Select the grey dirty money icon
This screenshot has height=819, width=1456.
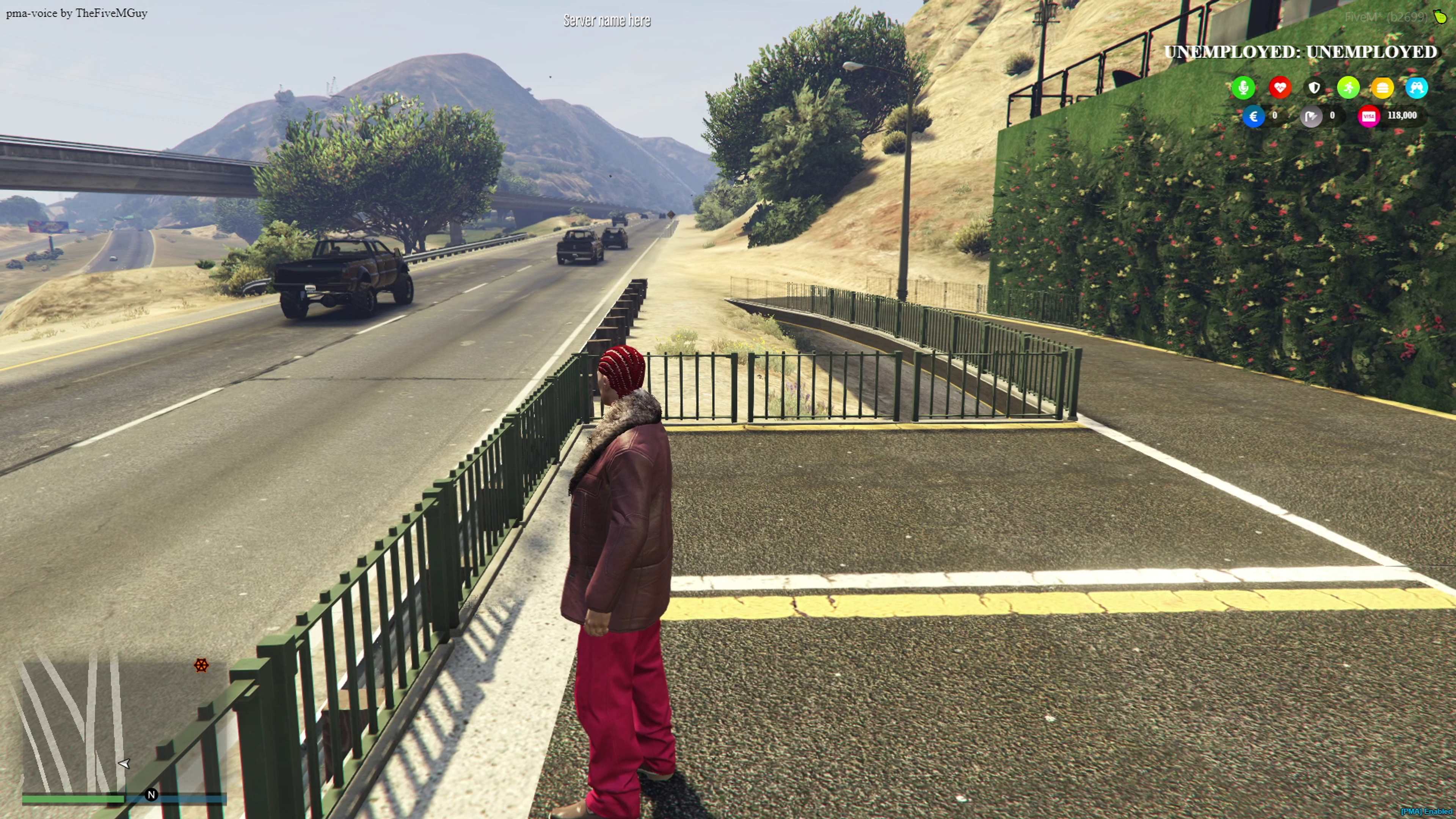coord(1311,116)
